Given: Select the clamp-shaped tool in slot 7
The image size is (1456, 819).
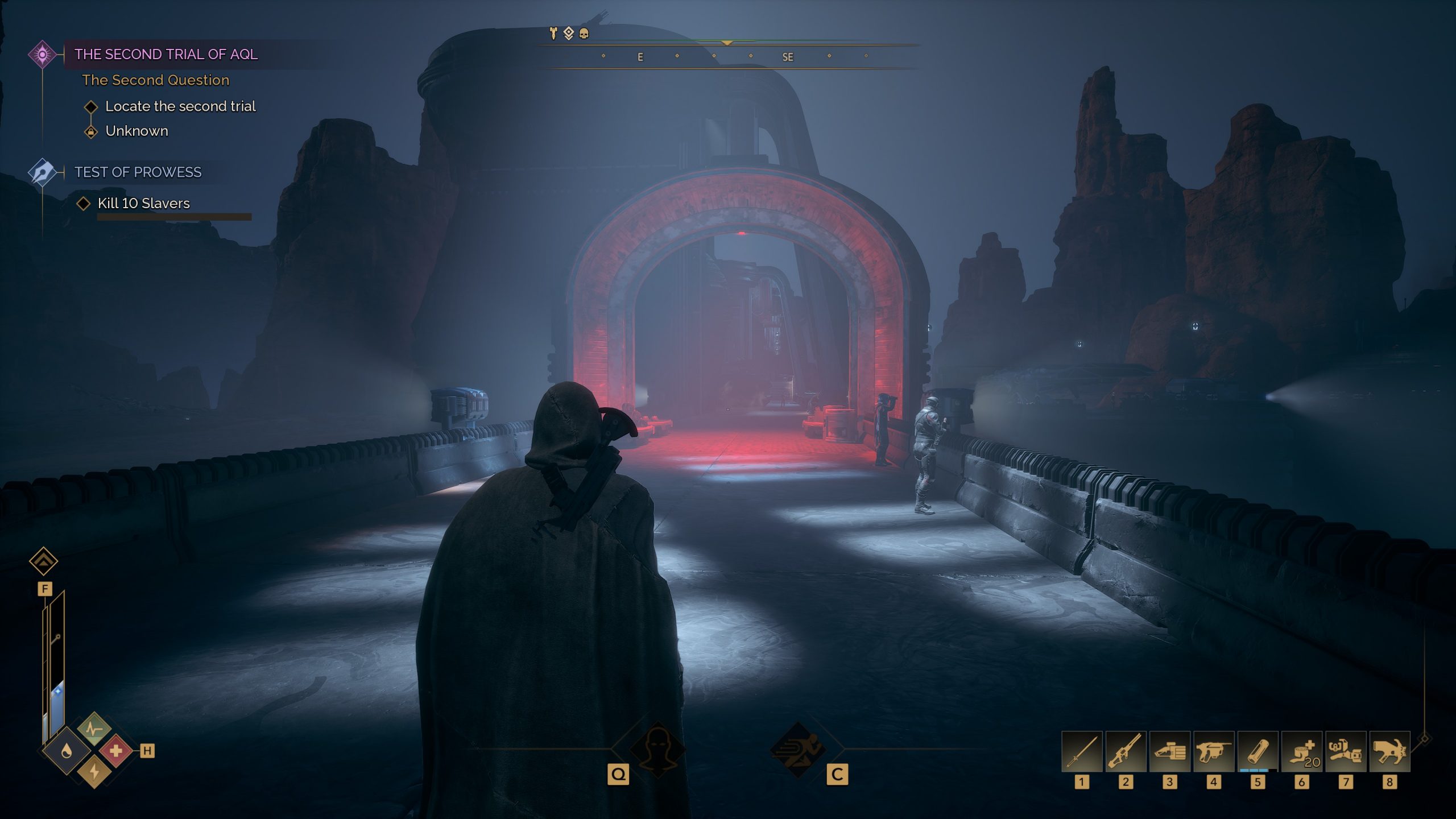Looking at the screenshot, I should 1346,751.
